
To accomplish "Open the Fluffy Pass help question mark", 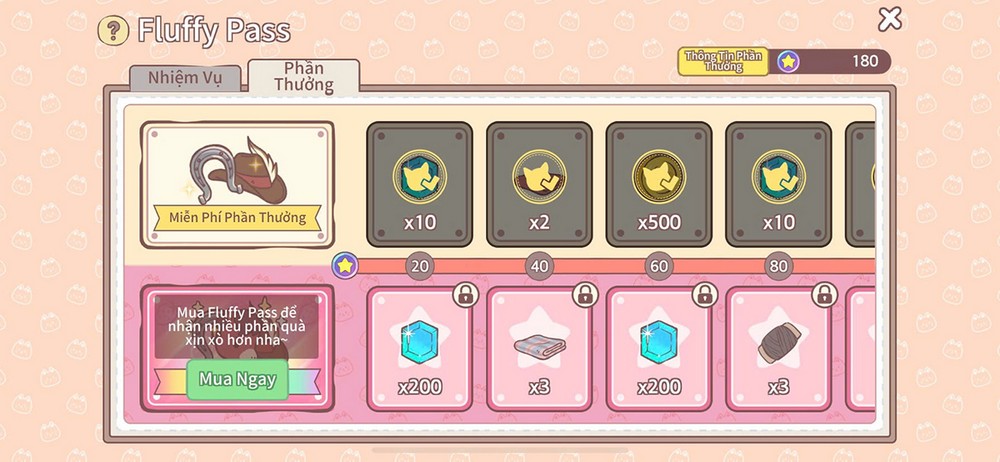I will pyautogui.click(x=112, y=30).
